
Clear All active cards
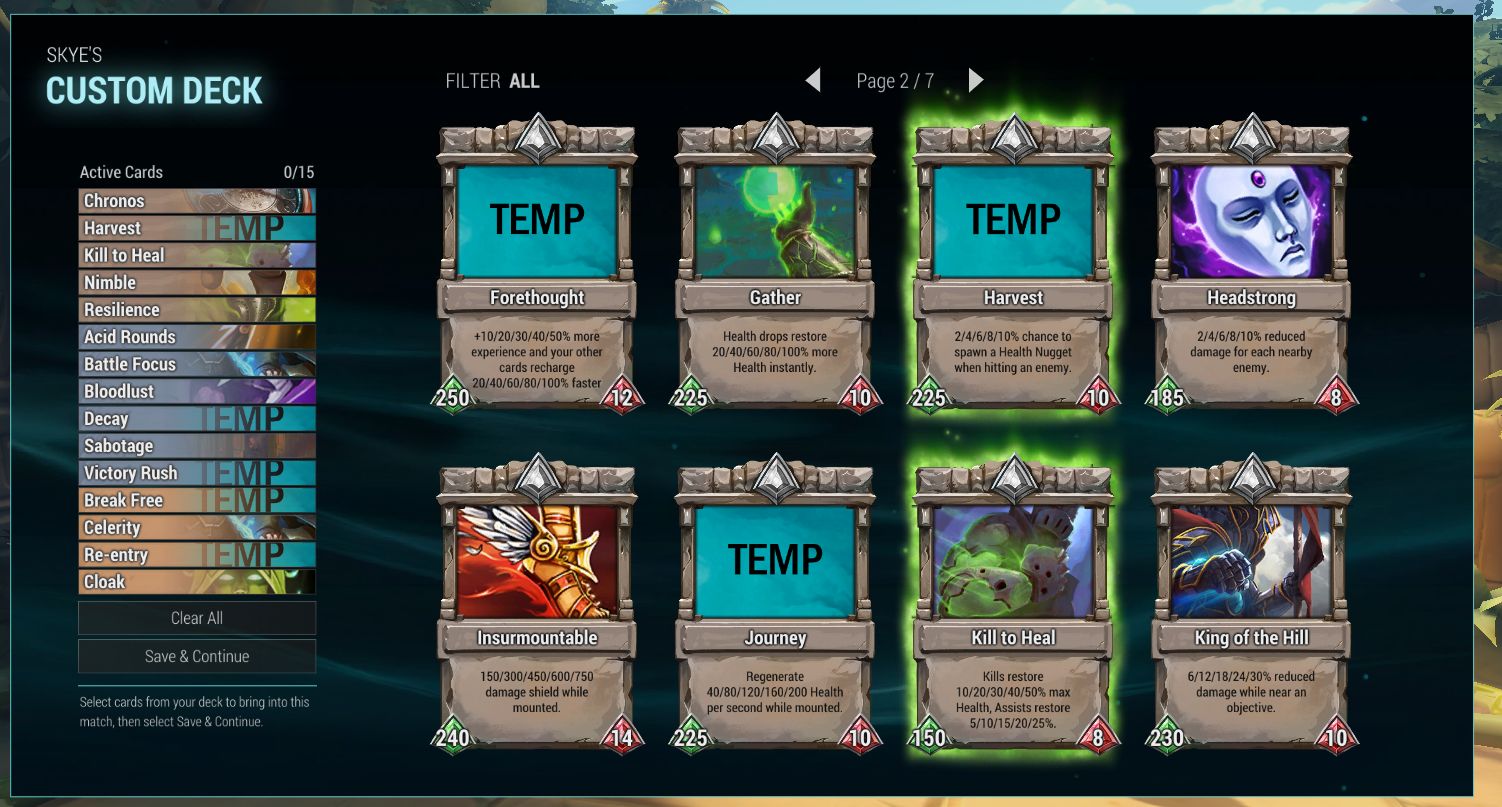coord(197,618)
